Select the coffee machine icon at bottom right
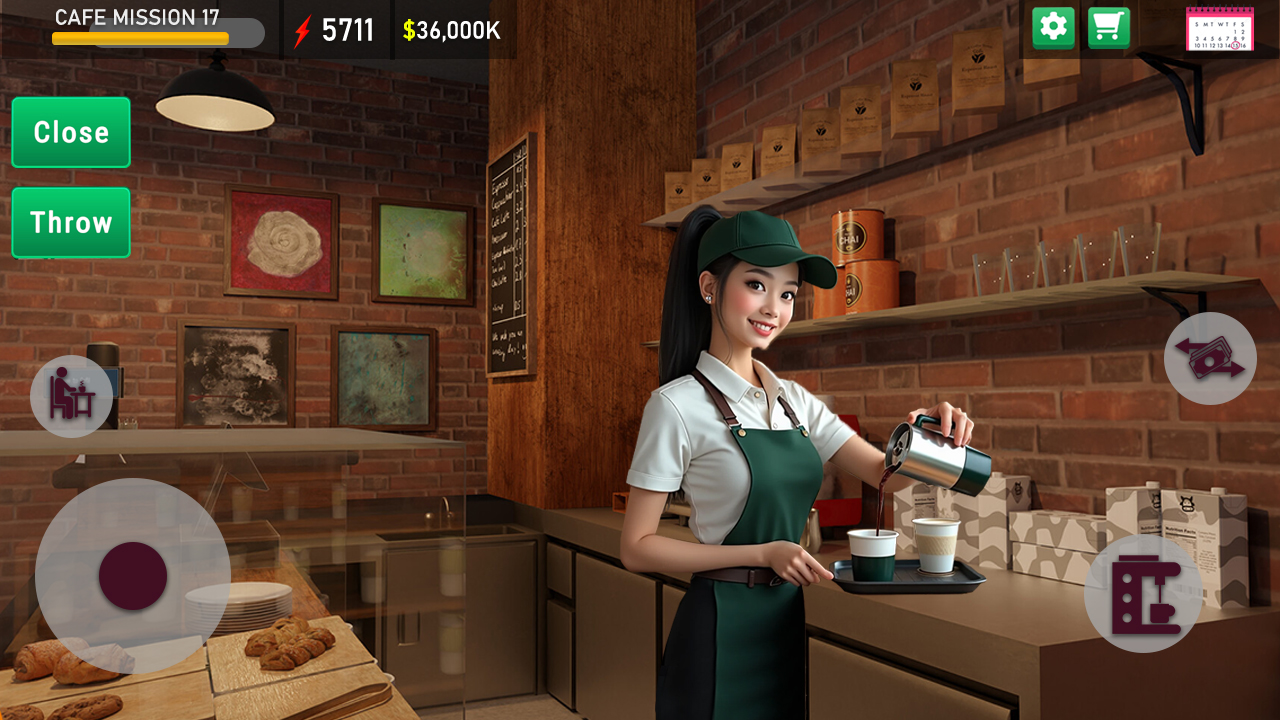This screenshot has height=720, width=1280. pos(1146,592)
